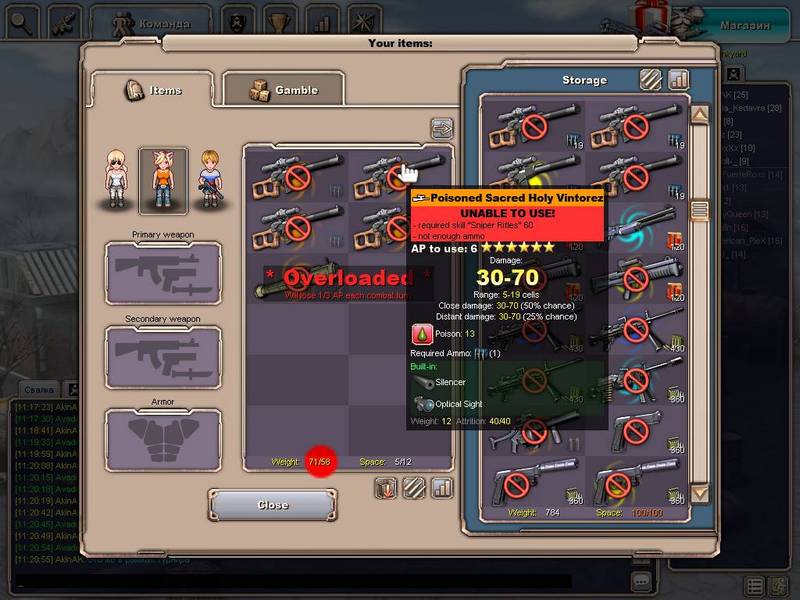Open the Команда team menu
This screenshot has width=800, height=600.
tap(150, 20)
